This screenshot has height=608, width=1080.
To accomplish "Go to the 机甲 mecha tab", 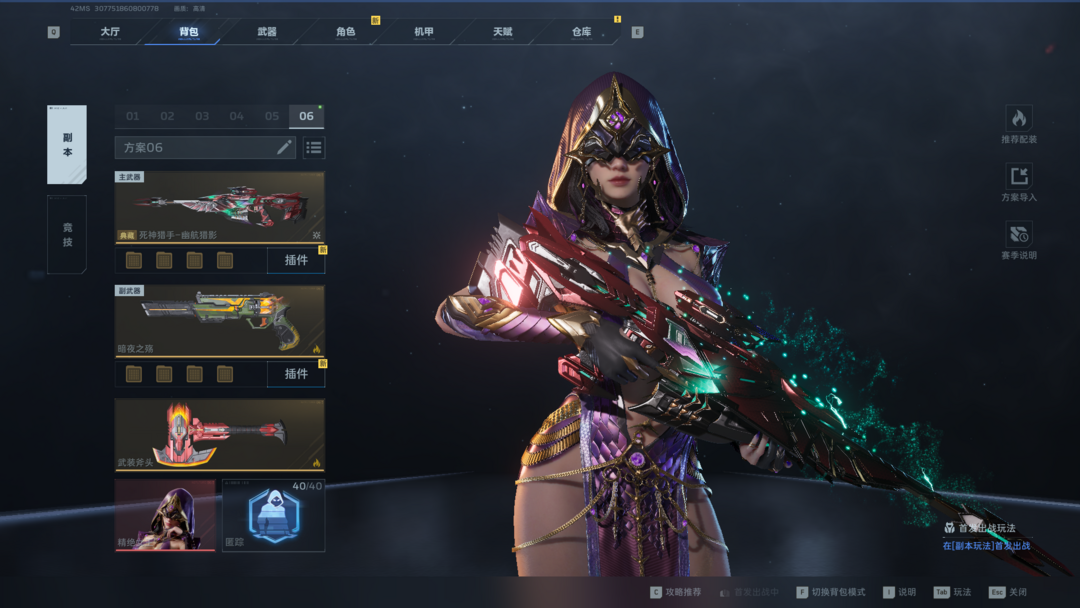I will coord(424,32).
